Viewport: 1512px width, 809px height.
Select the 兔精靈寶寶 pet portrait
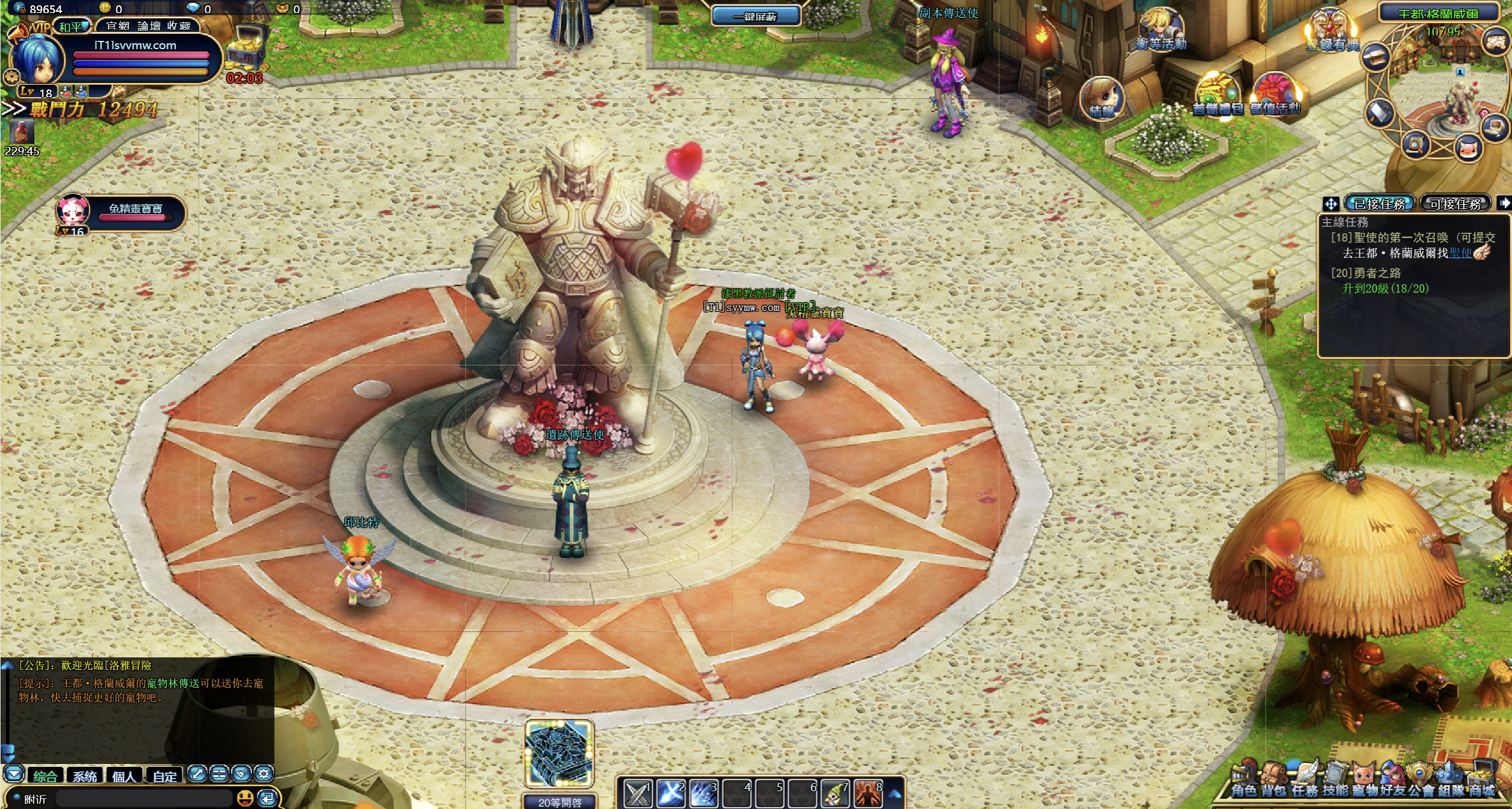tap(73, 210)
